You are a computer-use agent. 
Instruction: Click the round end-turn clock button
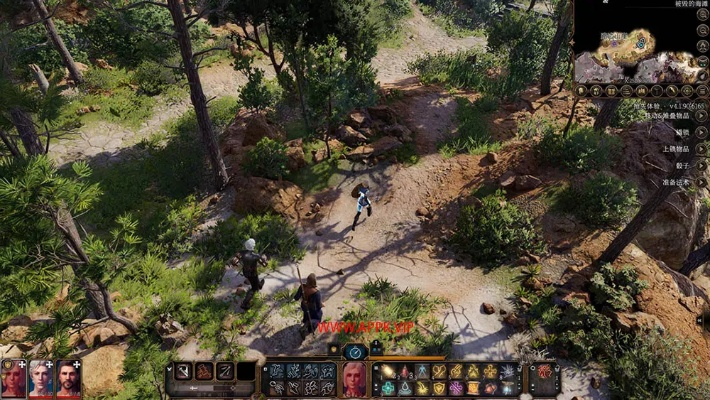355,352
